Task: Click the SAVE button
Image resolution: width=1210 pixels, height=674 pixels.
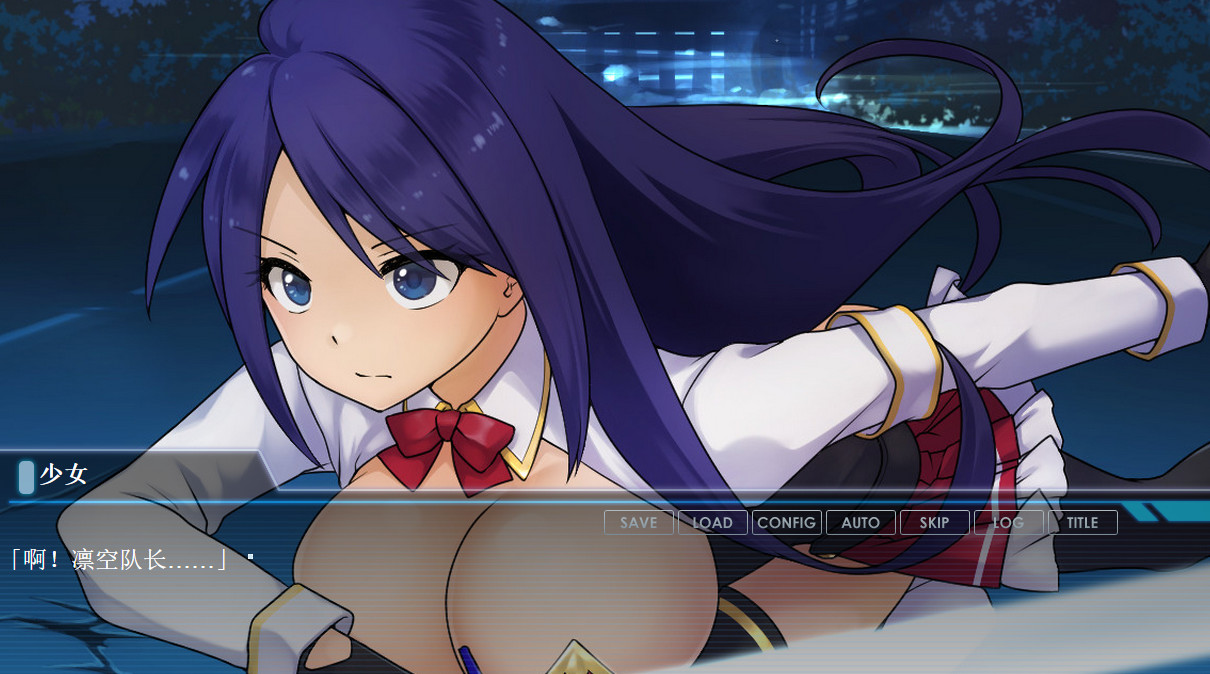Action: click(638, 523)
